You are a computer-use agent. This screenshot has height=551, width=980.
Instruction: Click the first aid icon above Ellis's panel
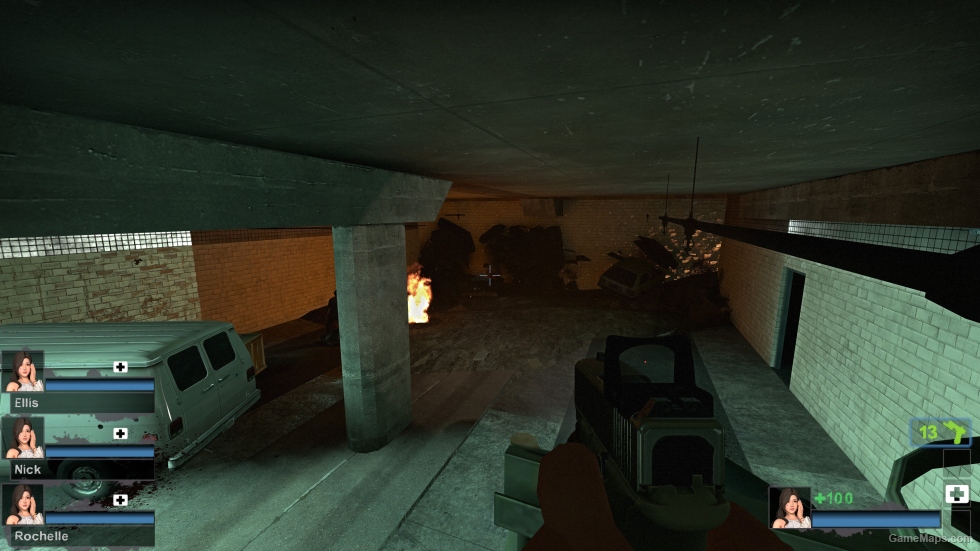click(121, 367)
